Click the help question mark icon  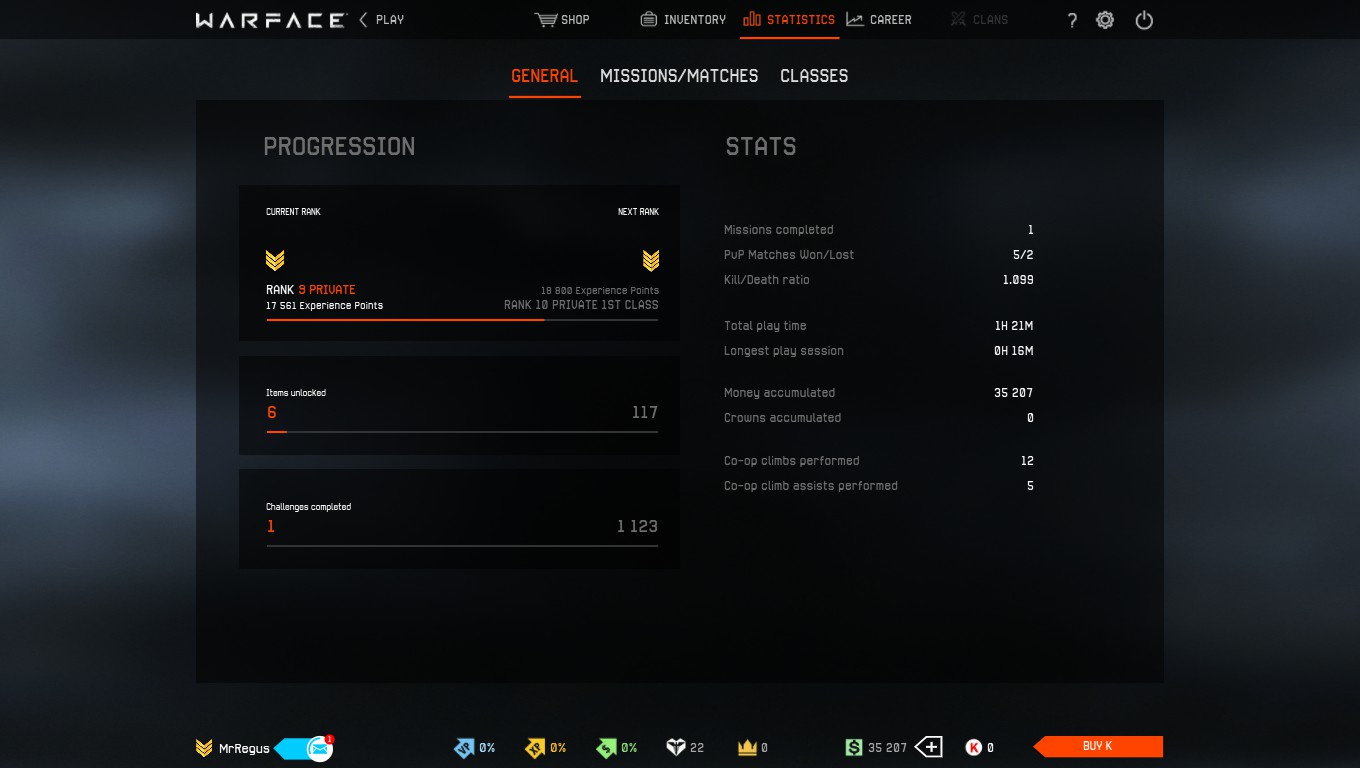tap(1072, 19)
